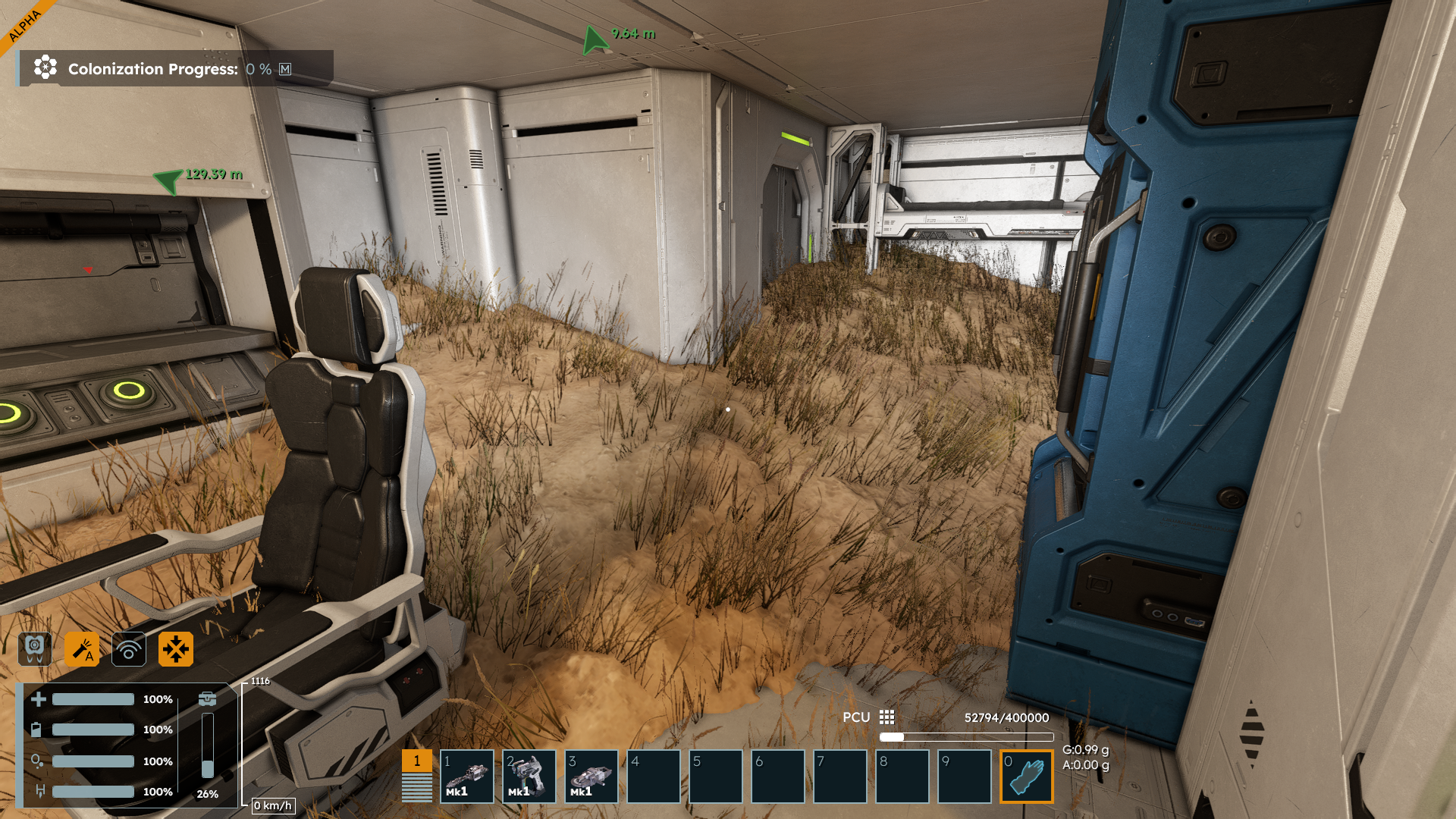Select the glove (empty hand) slot 0

[1026, 776]
